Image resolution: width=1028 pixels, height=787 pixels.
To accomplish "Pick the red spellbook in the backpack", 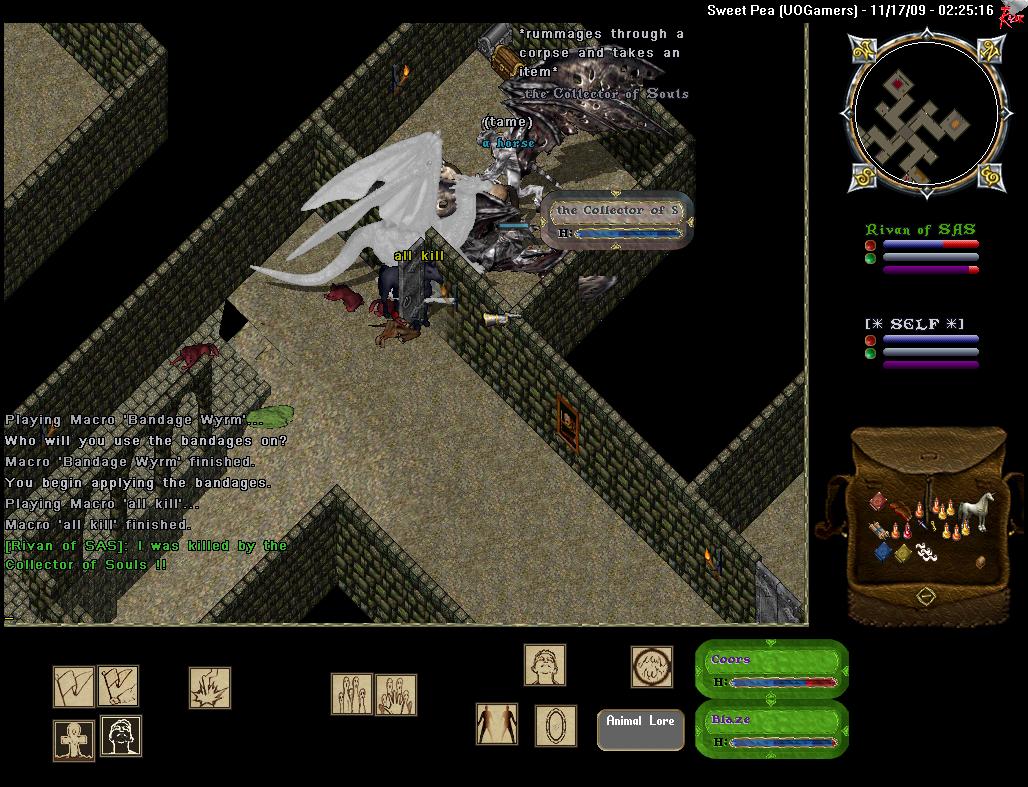I will point(879,501).
